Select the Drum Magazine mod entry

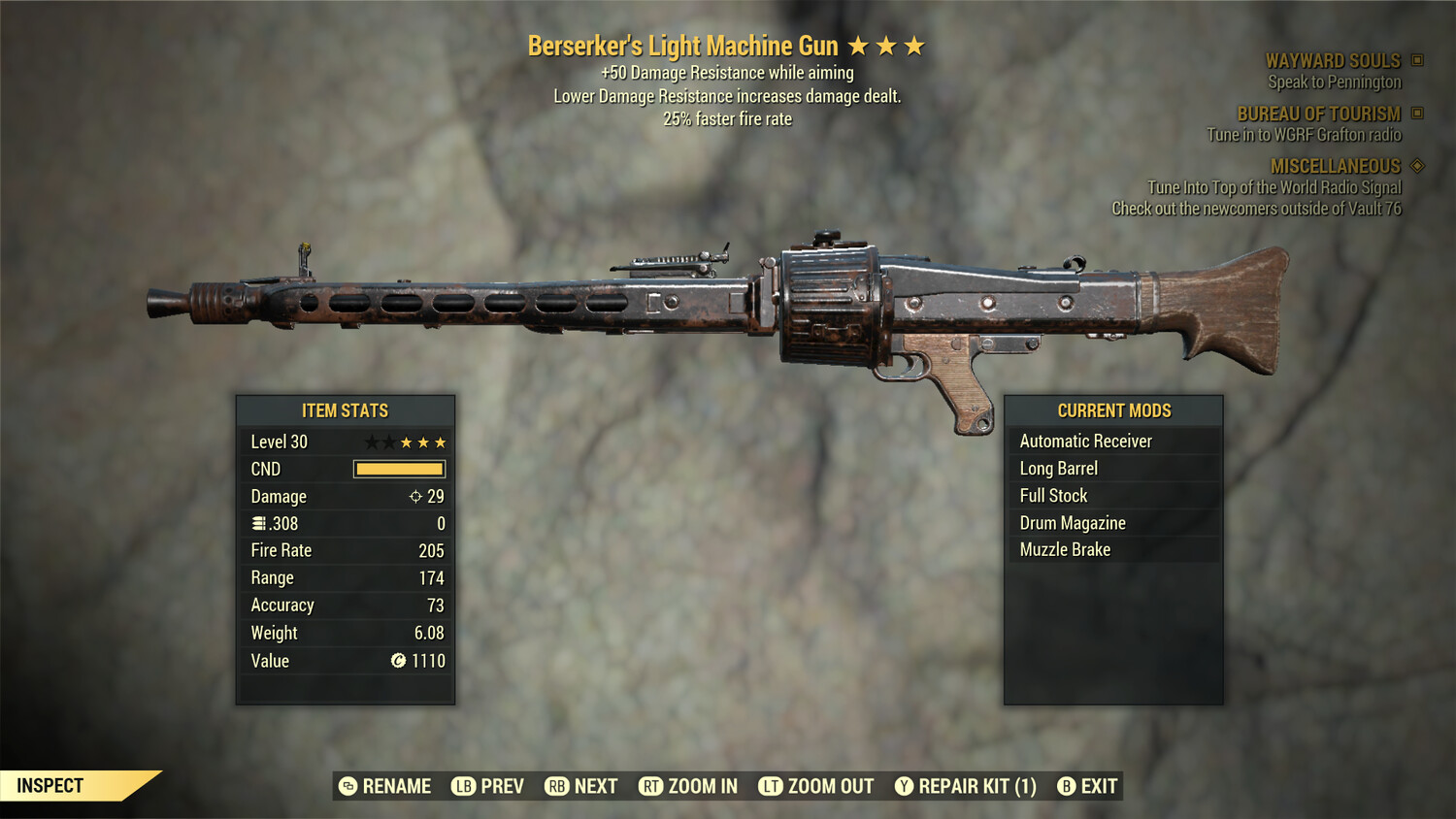(1072, 522)
